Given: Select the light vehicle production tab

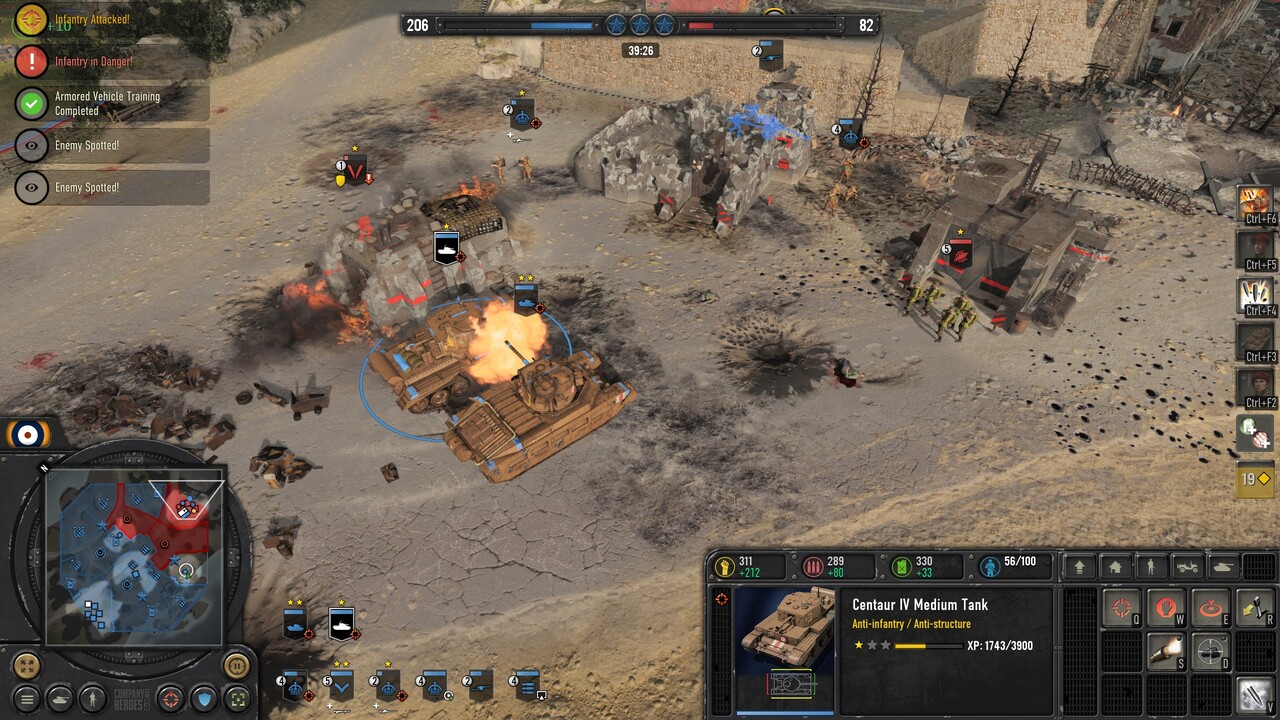Looking at the screenshot, I should click(1187, 567).
